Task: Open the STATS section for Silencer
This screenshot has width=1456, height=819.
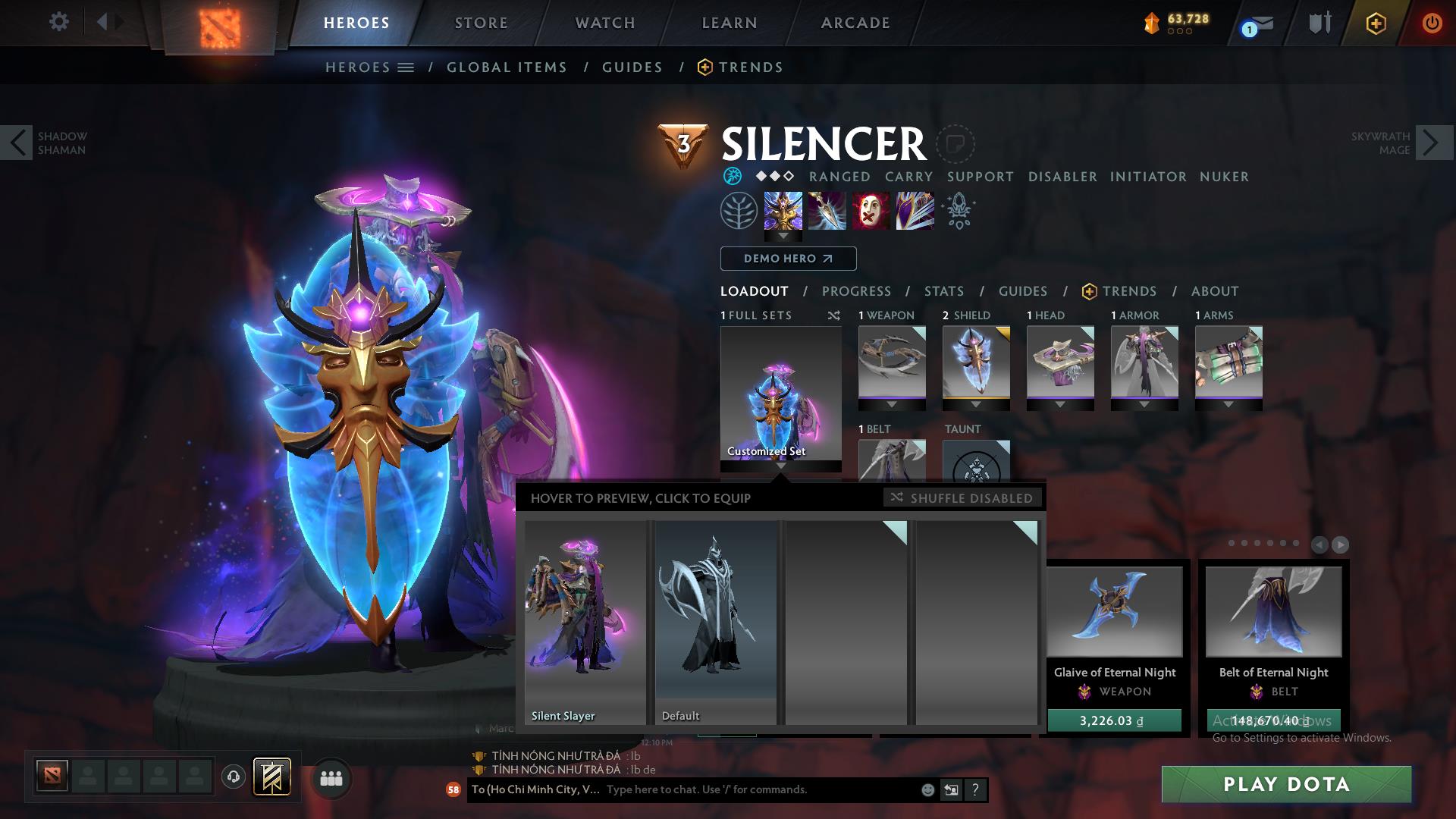Action: (x=943, y=291)
